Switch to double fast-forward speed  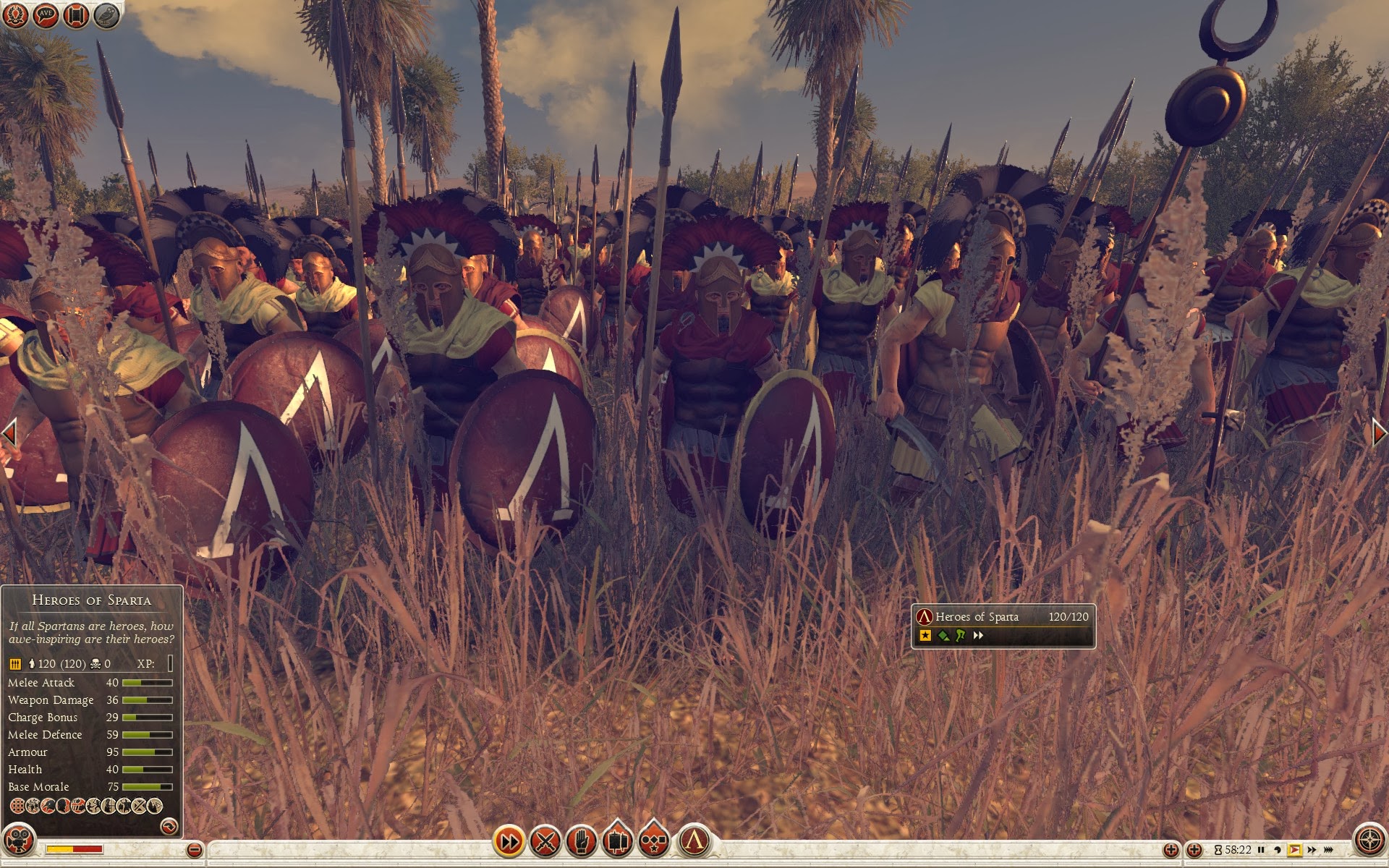(1312, 850)
